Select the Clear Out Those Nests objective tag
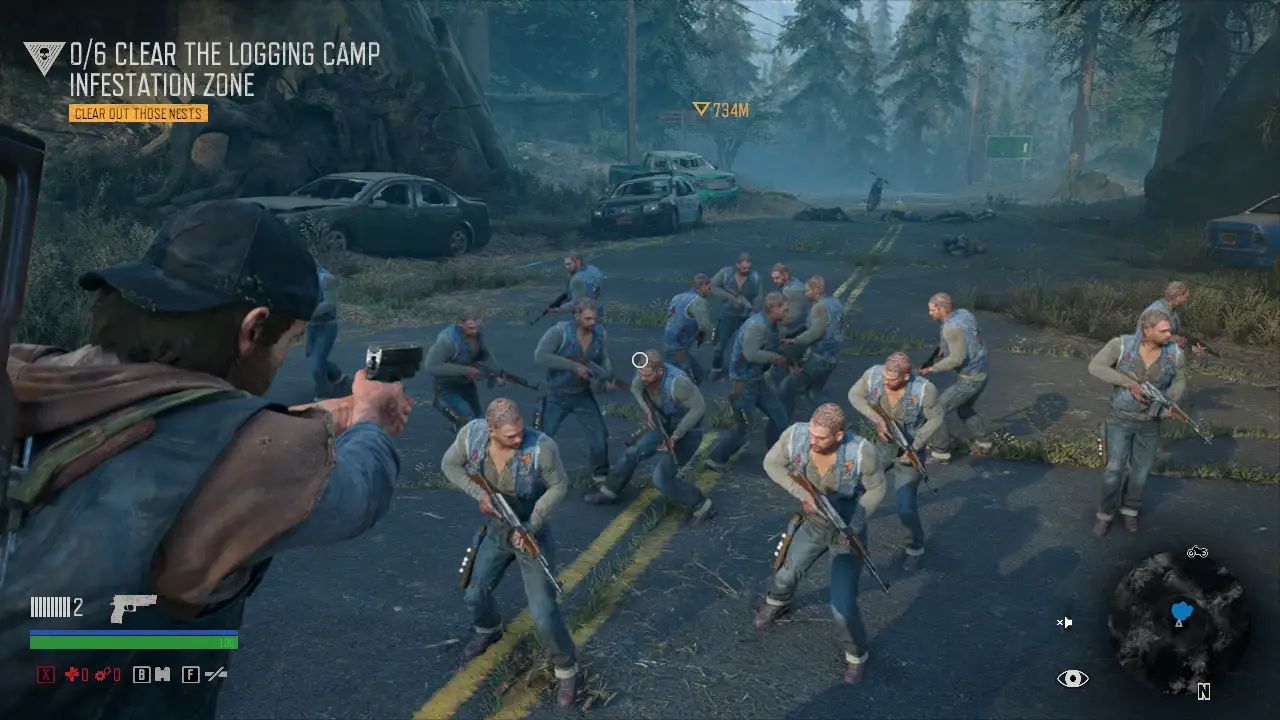The width and height of the screenshot is (1280, 720). pyautogui.click(x=138, y=113)
